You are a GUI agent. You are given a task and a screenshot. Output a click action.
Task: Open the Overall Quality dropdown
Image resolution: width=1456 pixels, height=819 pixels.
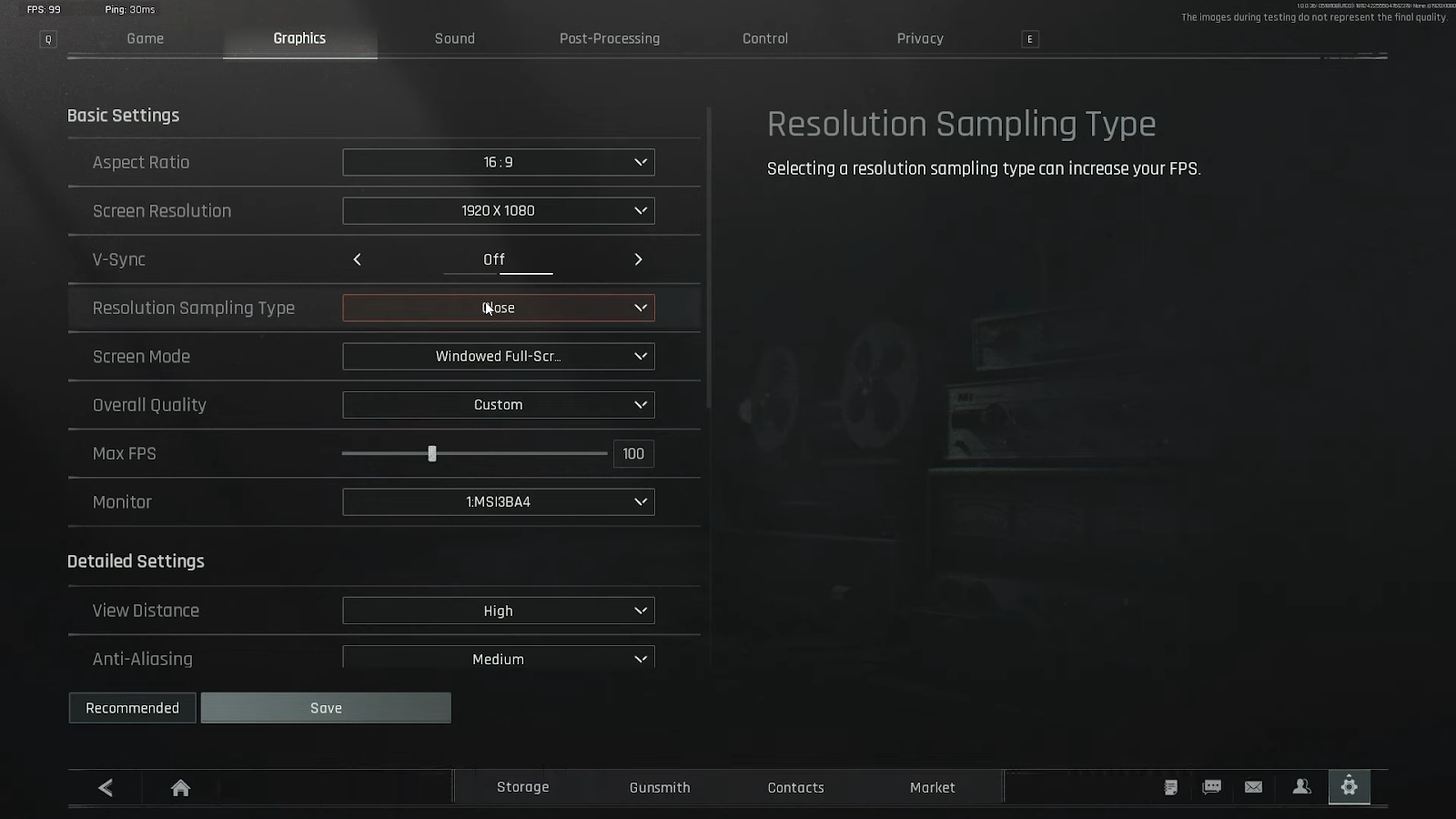(x=498, y=405)
